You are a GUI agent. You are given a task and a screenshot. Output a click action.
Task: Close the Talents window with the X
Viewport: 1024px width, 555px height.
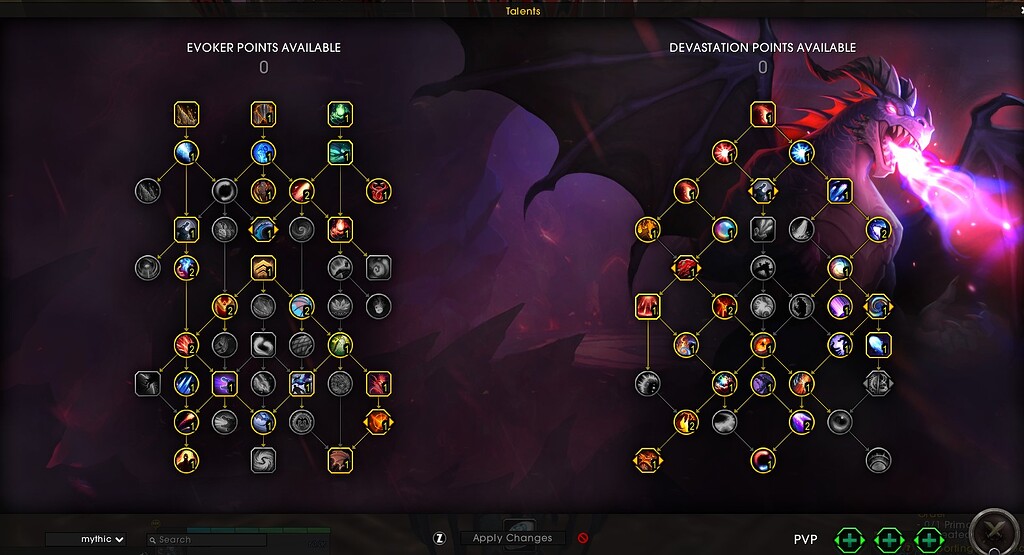coord(995,531)
